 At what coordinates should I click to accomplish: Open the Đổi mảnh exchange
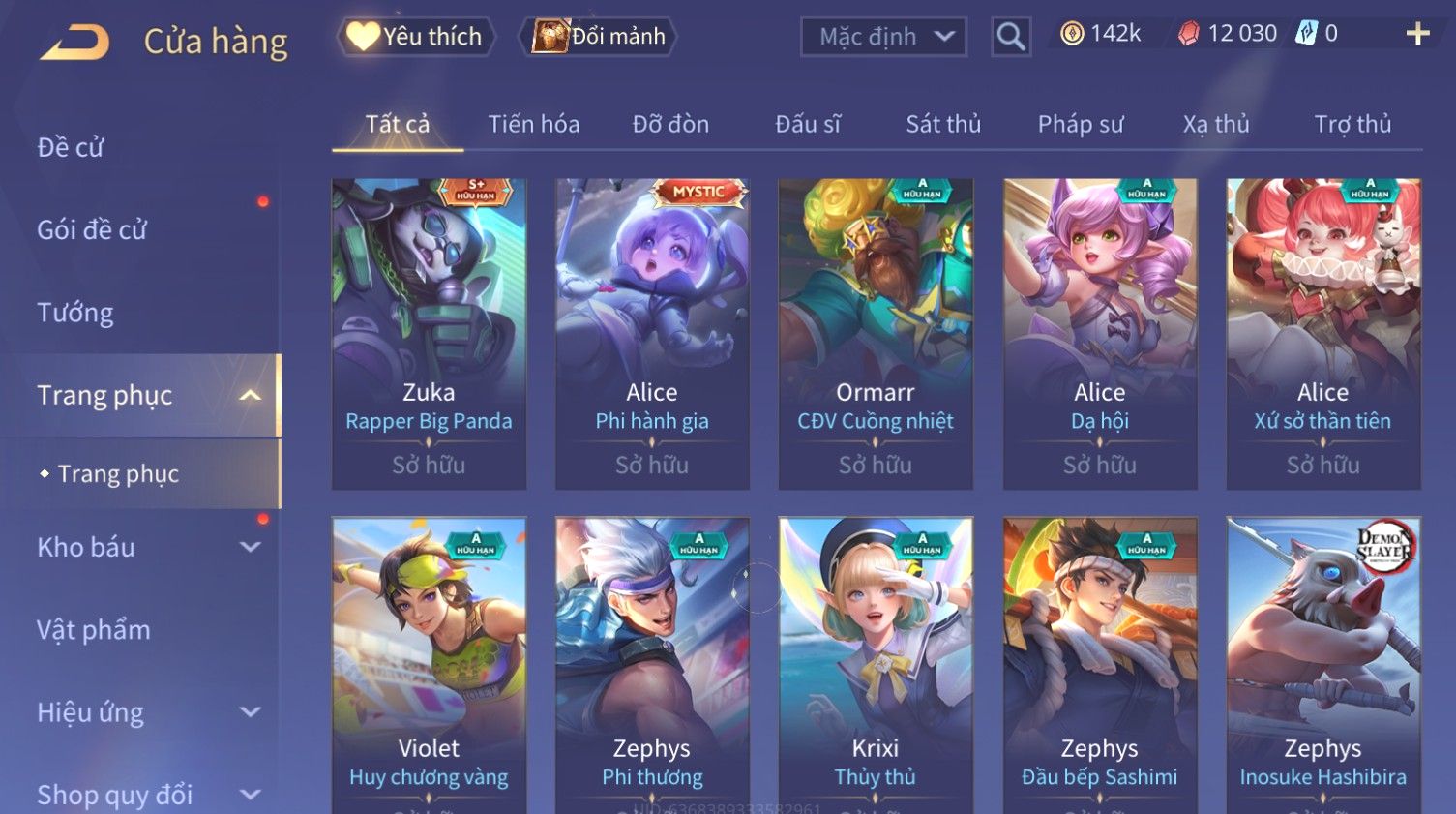599,37
